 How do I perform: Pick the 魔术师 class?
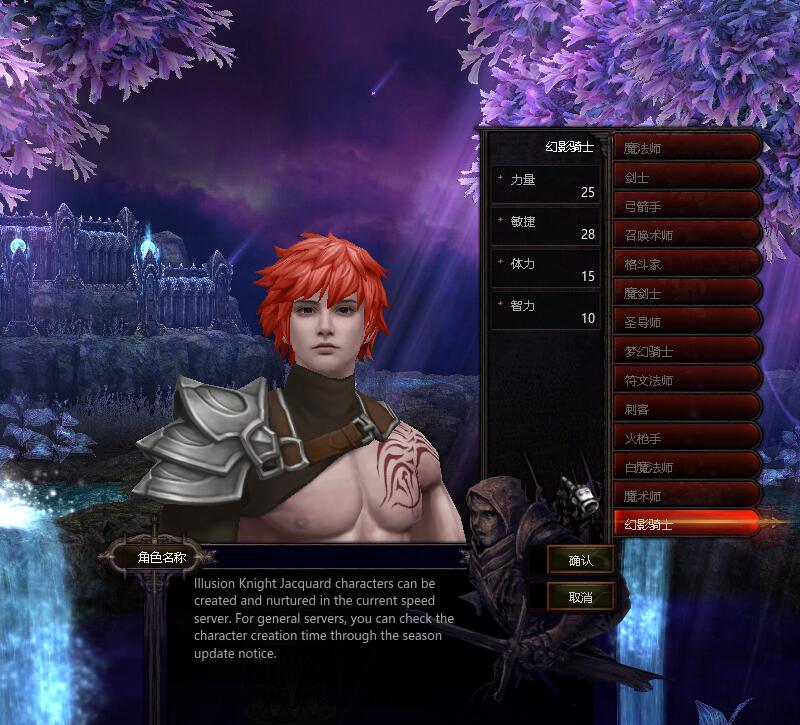[686, 495]
